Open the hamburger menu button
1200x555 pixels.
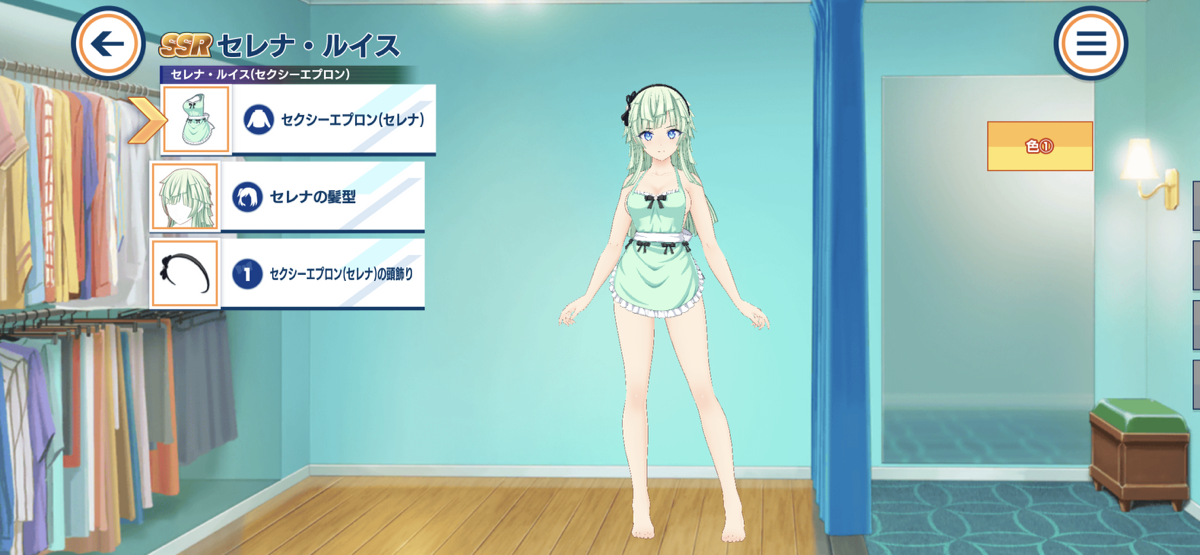tap(1090, 43)
